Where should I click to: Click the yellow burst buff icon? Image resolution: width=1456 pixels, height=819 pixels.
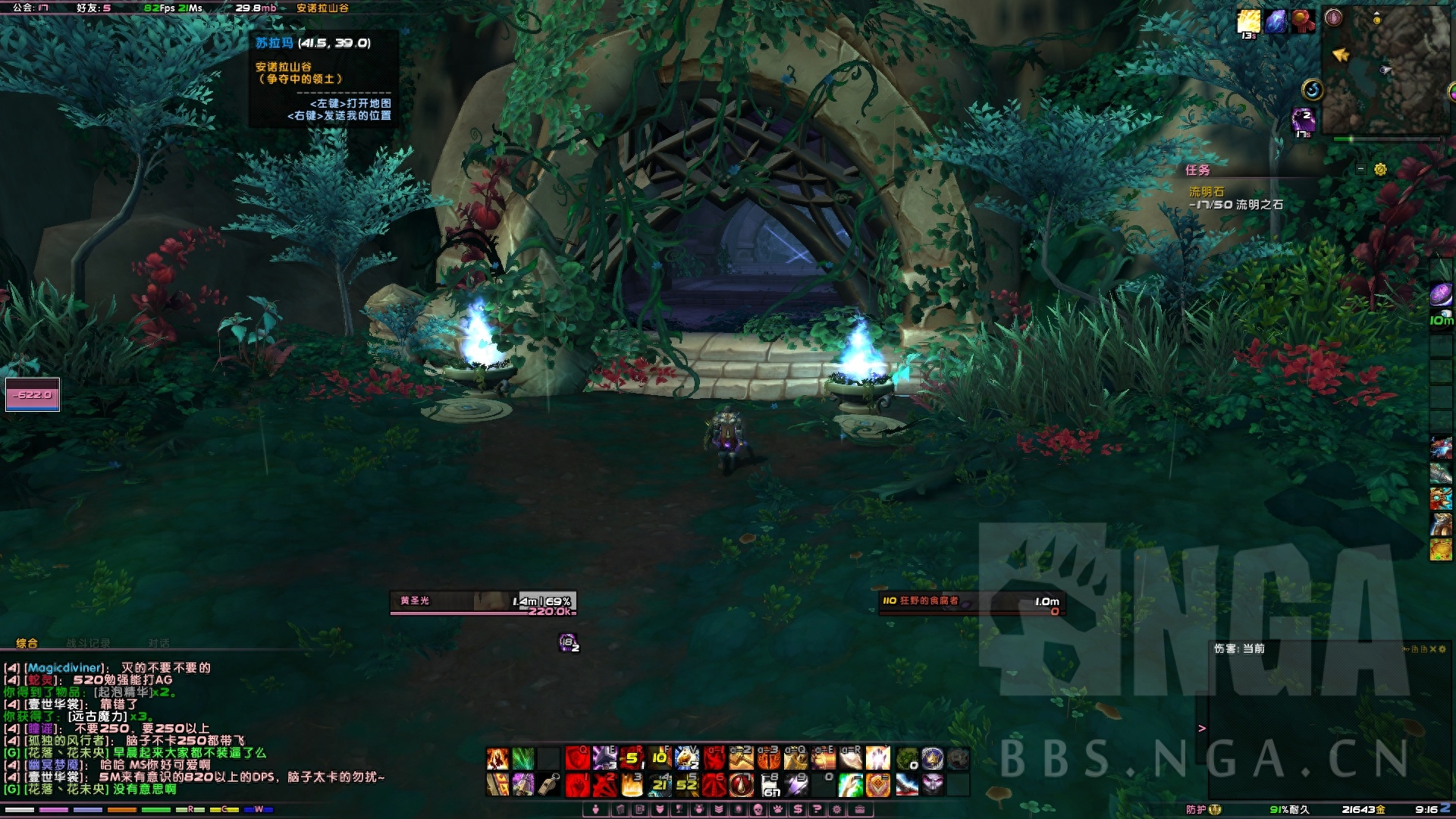tap(1248, 22)
